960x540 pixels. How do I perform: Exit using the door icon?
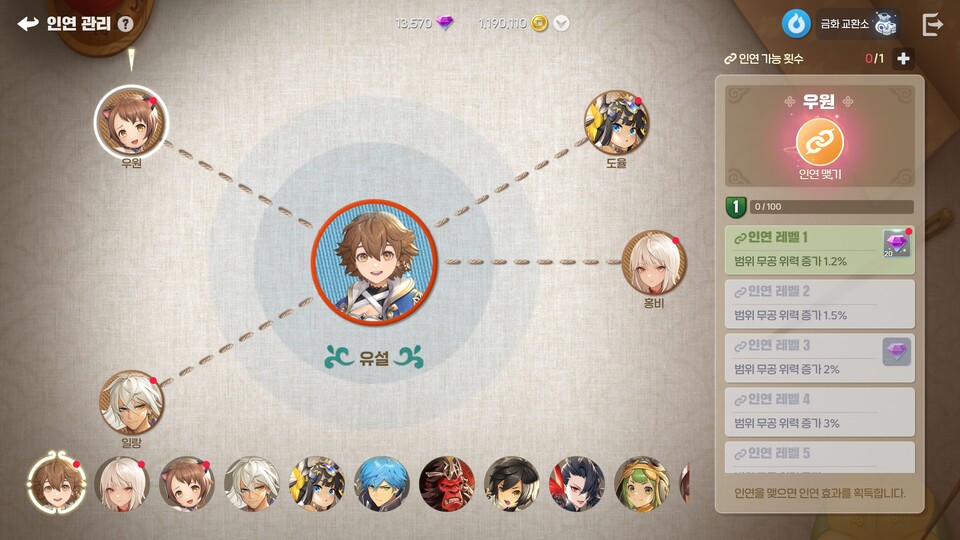(x=932, y=24)
